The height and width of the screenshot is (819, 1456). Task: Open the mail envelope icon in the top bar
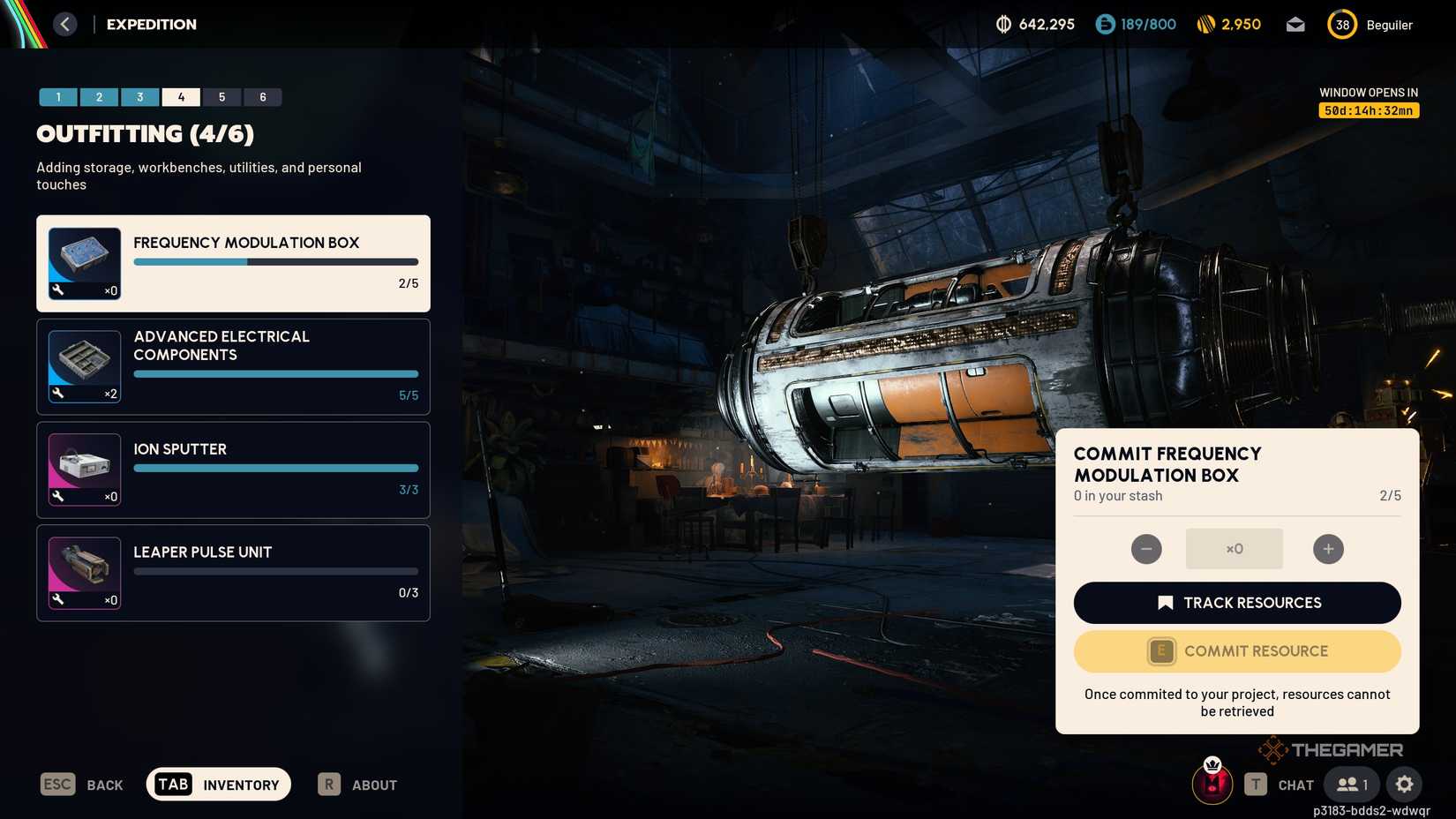click(x=1295, y=24)
